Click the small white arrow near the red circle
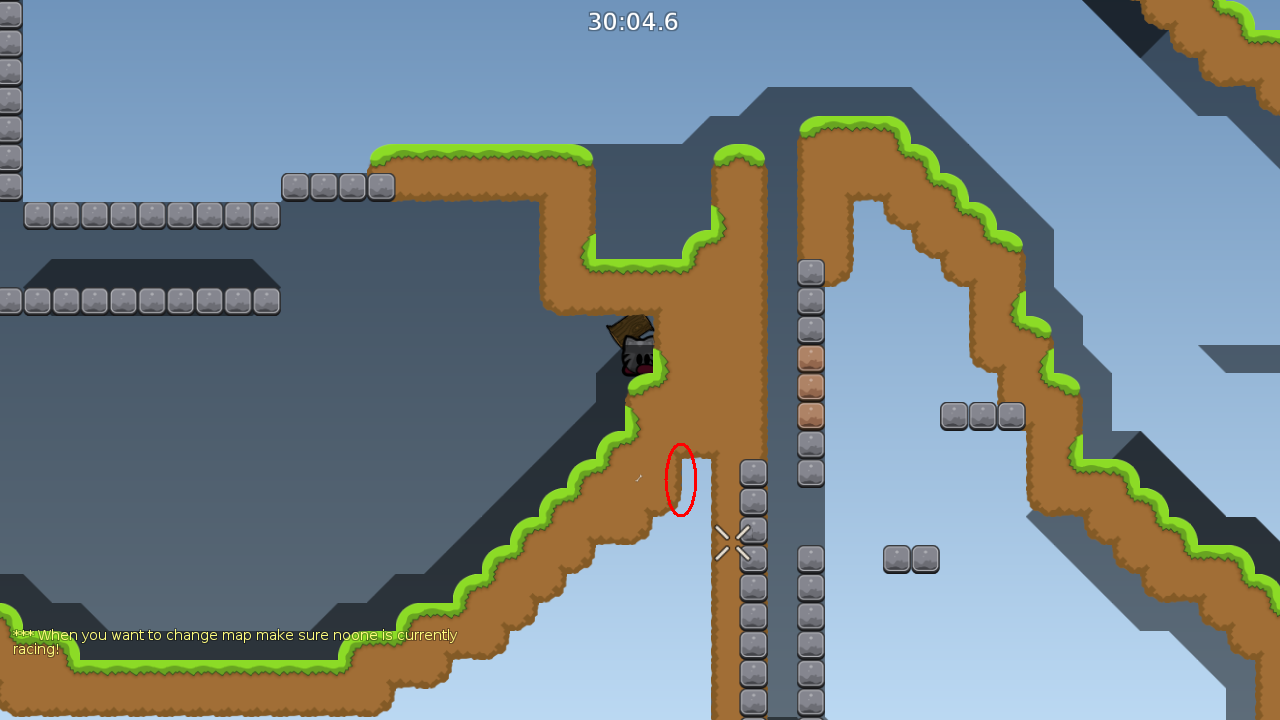 click(640, 478)
